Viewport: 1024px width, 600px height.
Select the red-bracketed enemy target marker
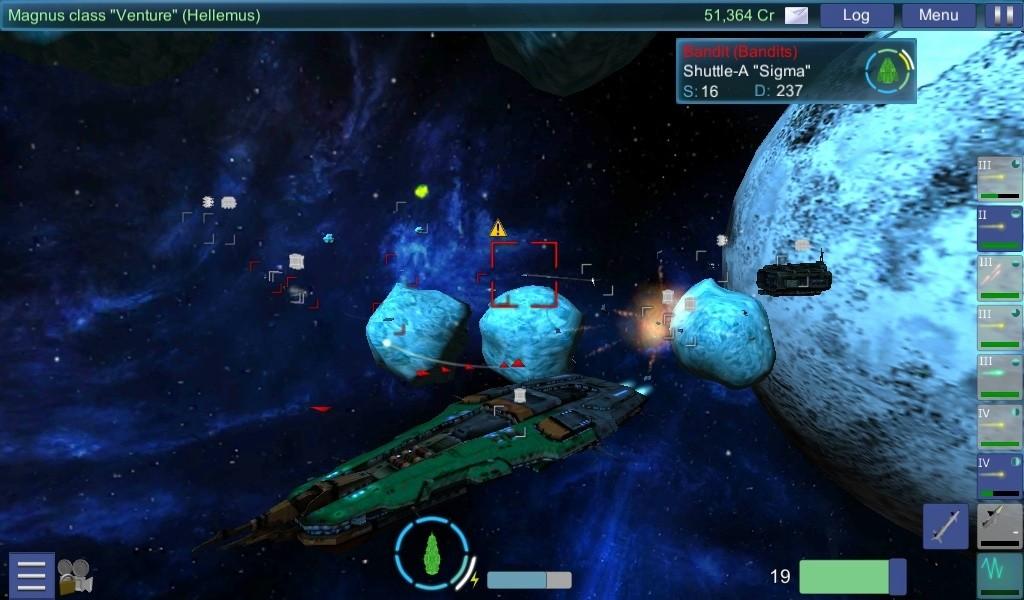[523, 274]
